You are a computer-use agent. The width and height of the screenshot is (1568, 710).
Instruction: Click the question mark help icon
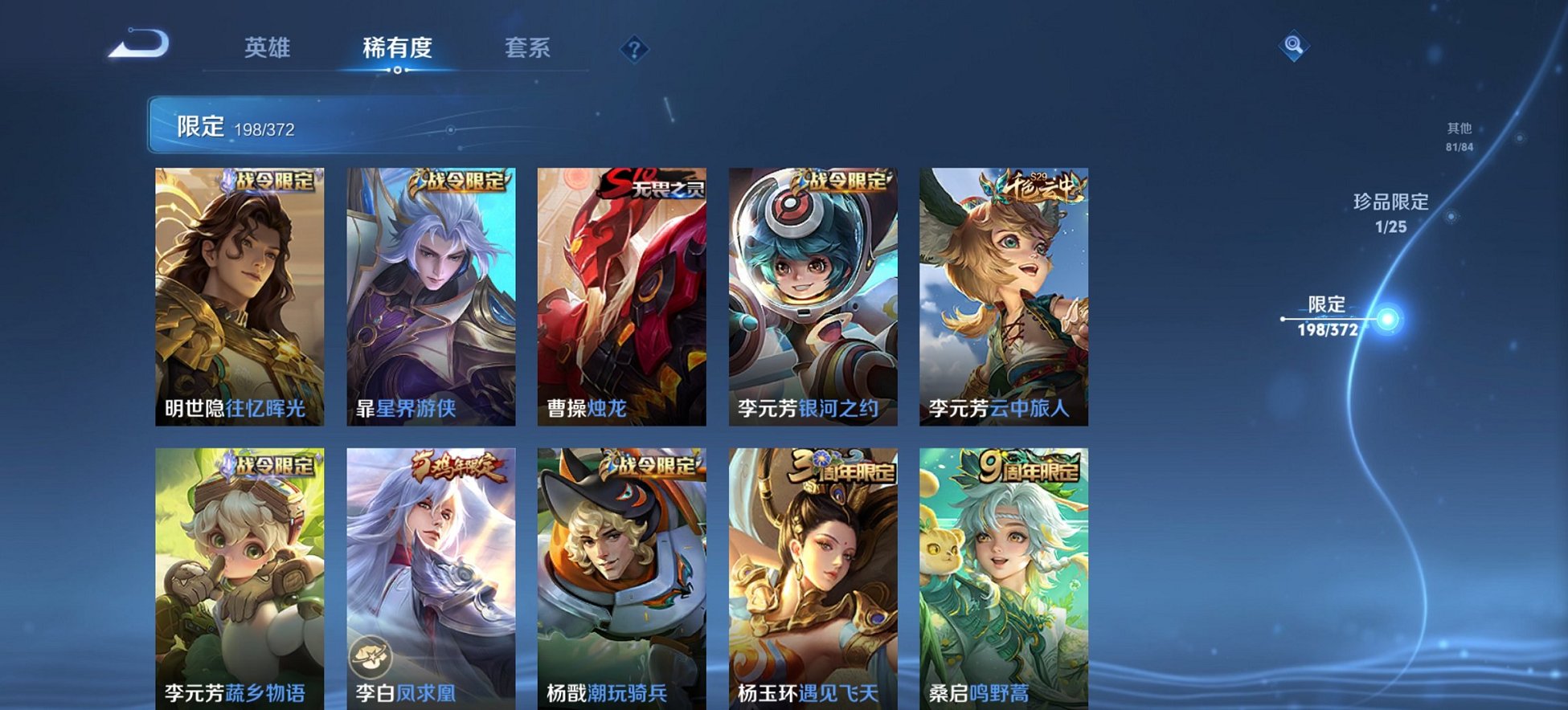coord(634,51)
